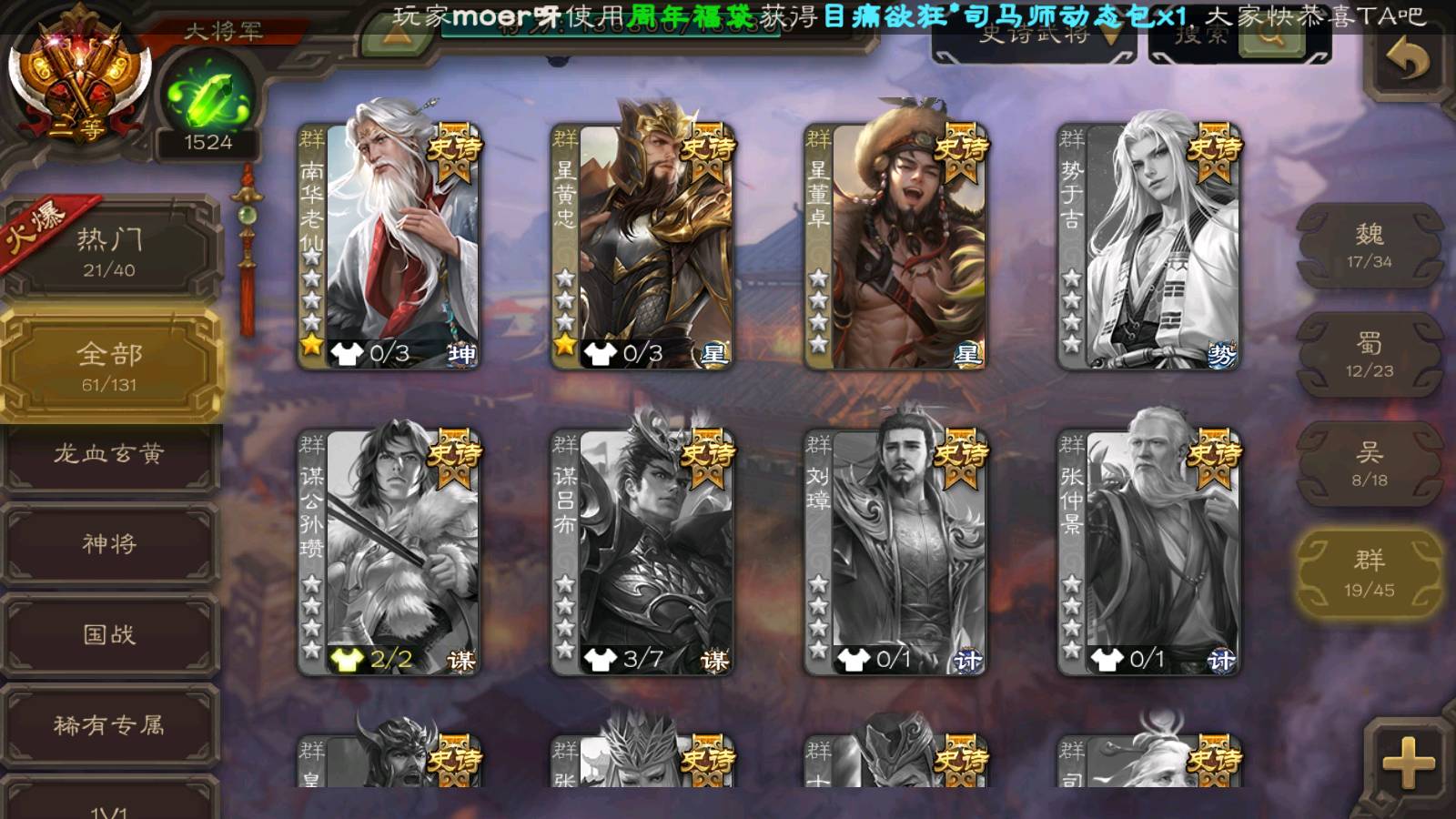Select the 星董卓 hero card
1456x819 pixels.
(895, 246)
